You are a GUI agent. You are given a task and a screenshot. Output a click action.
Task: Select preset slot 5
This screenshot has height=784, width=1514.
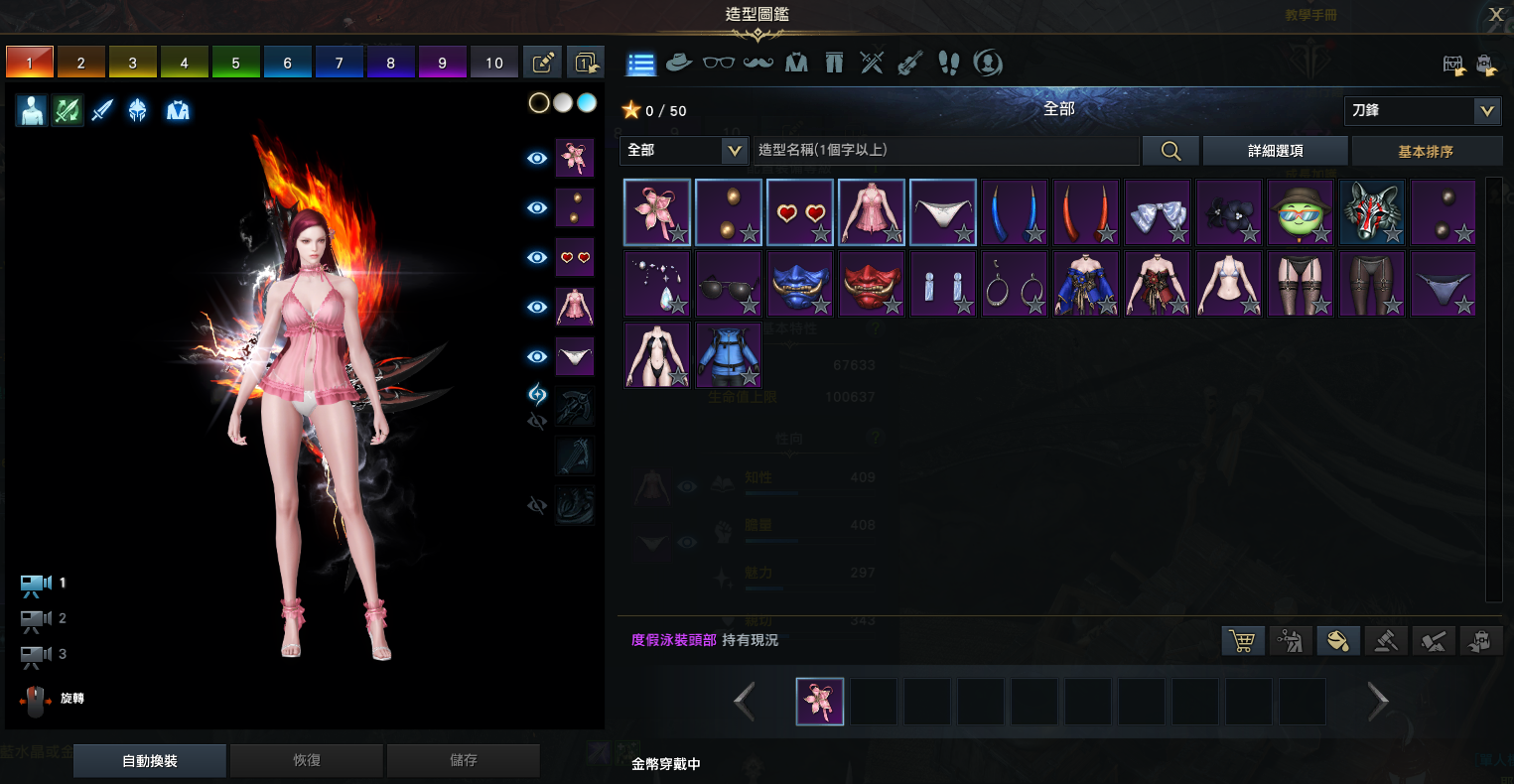click(236, 63)
